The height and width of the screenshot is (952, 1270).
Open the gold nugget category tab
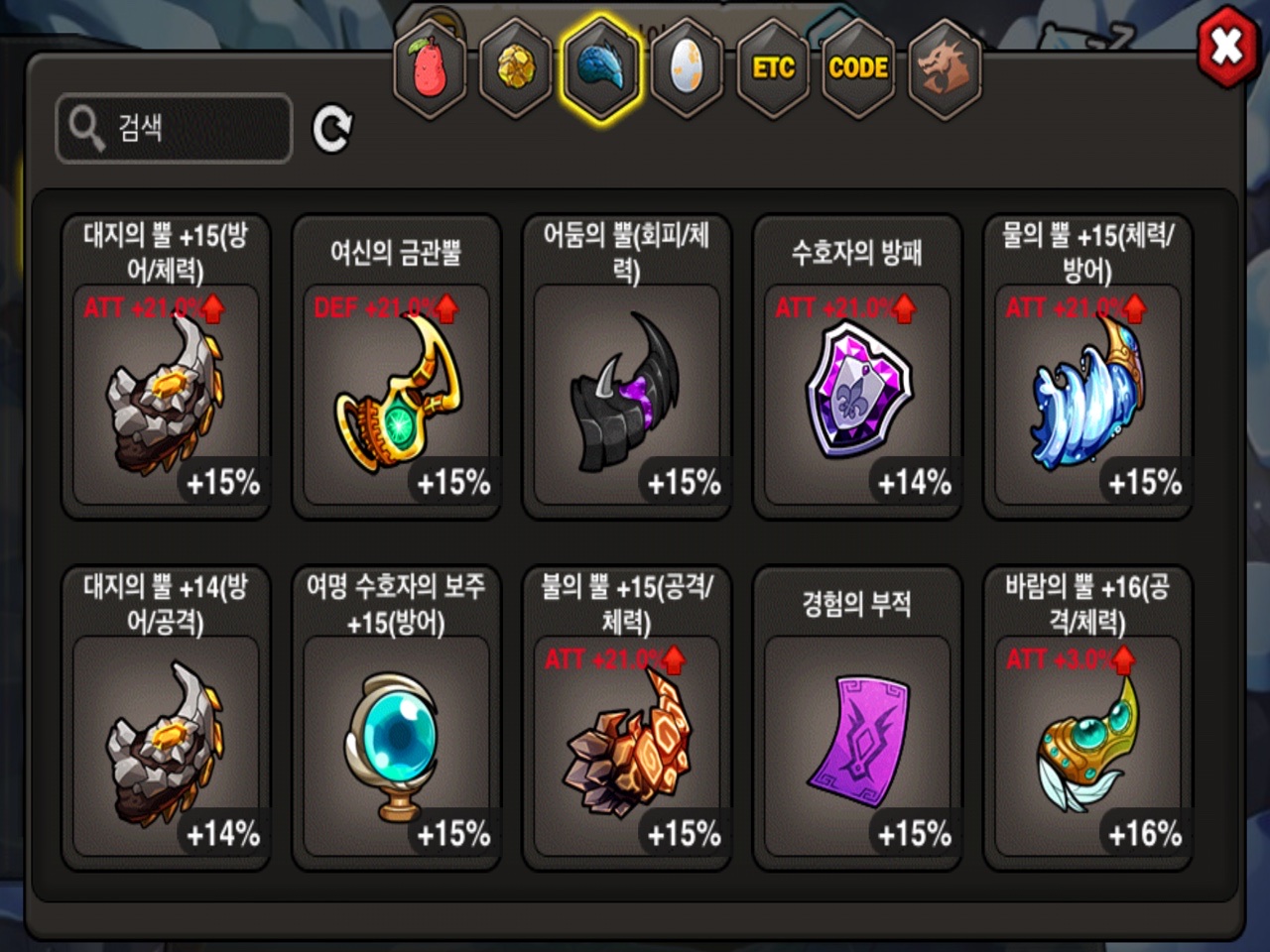(x=515, y=68)
